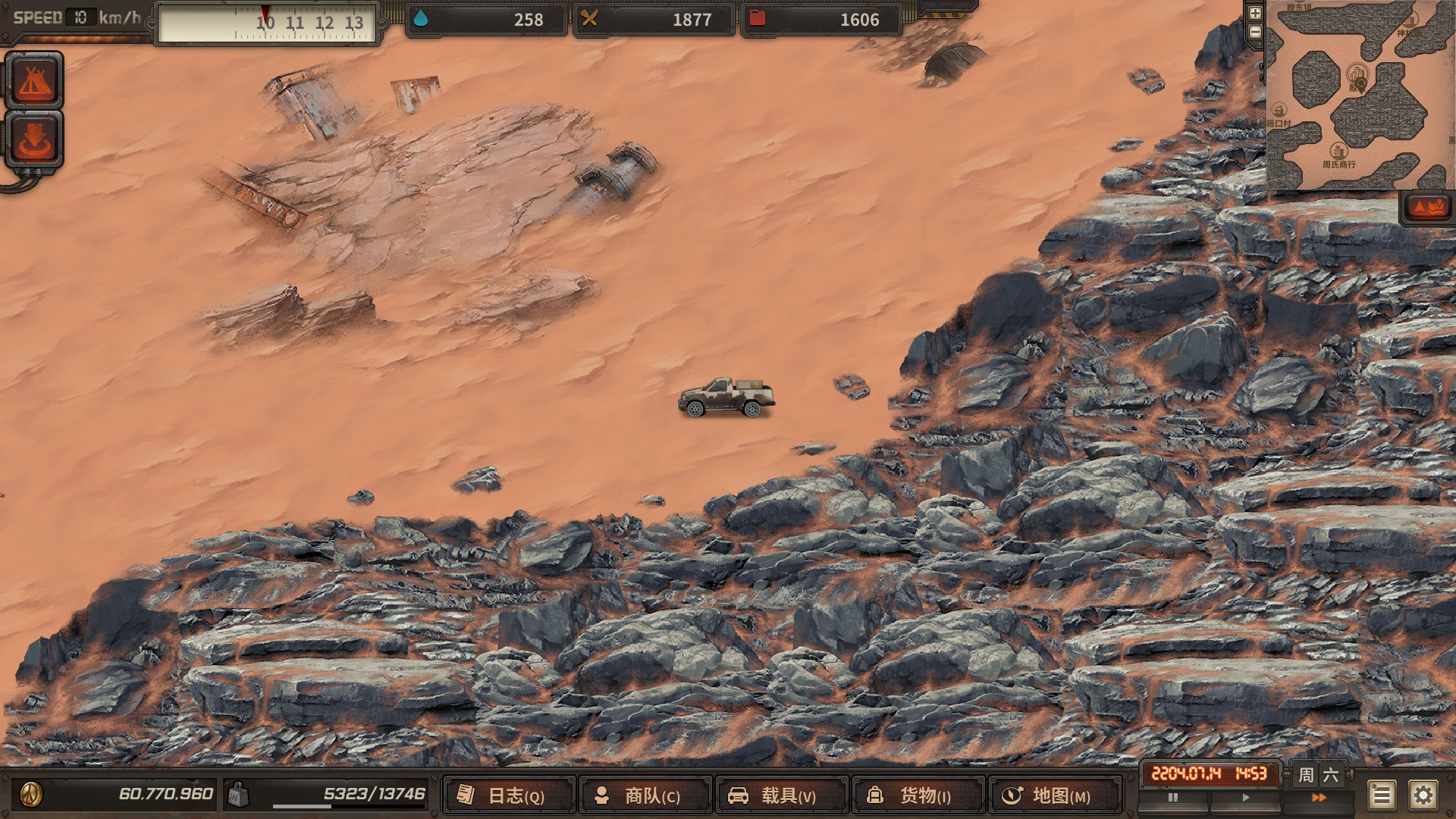Set time to normal play speed
This screenshot has height=819, width=1456.
[x=1245, y=798]
